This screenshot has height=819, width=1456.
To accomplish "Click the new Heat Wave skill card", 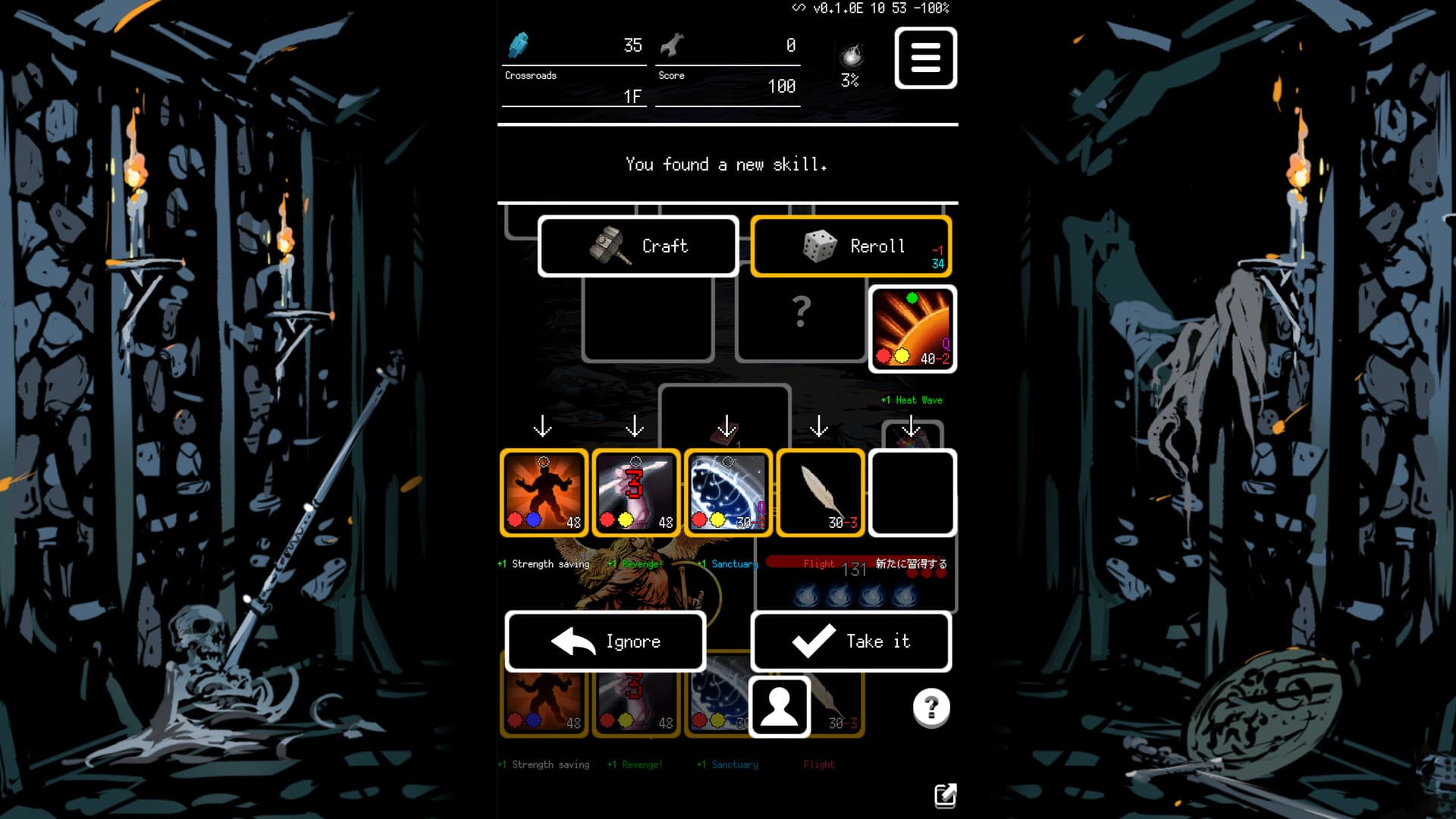I will click(x=912, y=329).
